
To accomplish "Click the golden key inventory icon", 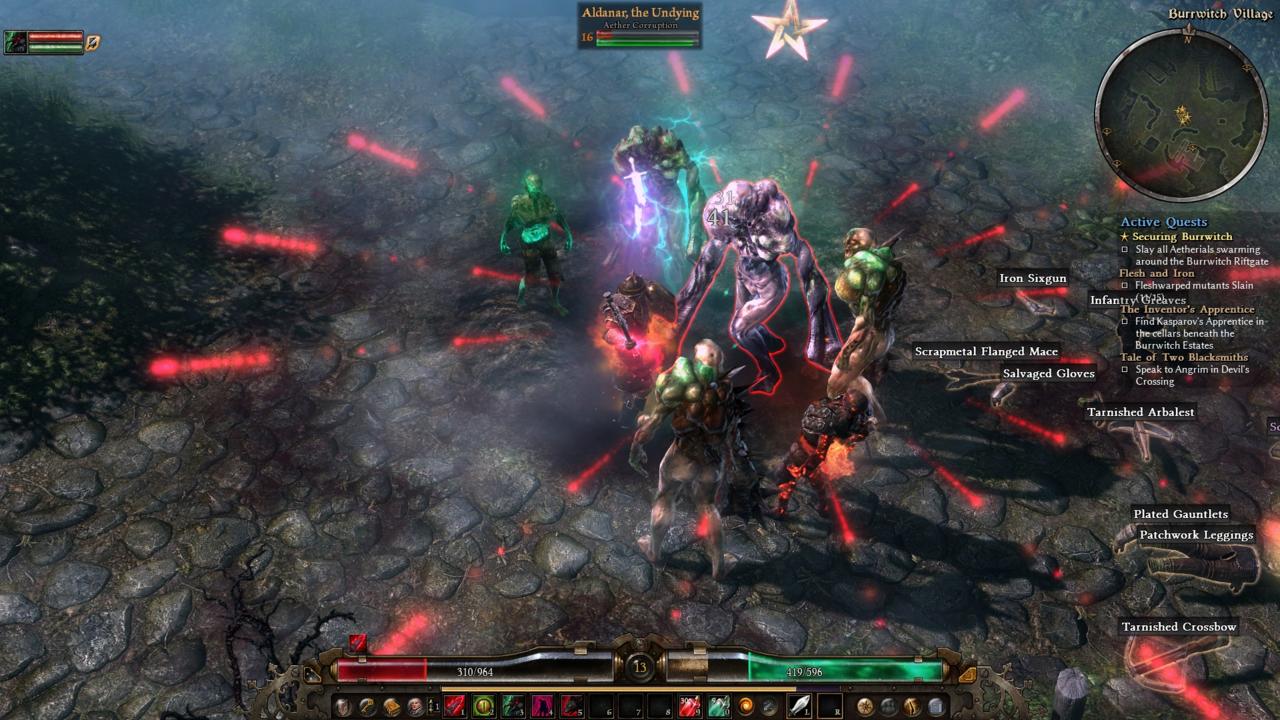I will pos(368,705).
